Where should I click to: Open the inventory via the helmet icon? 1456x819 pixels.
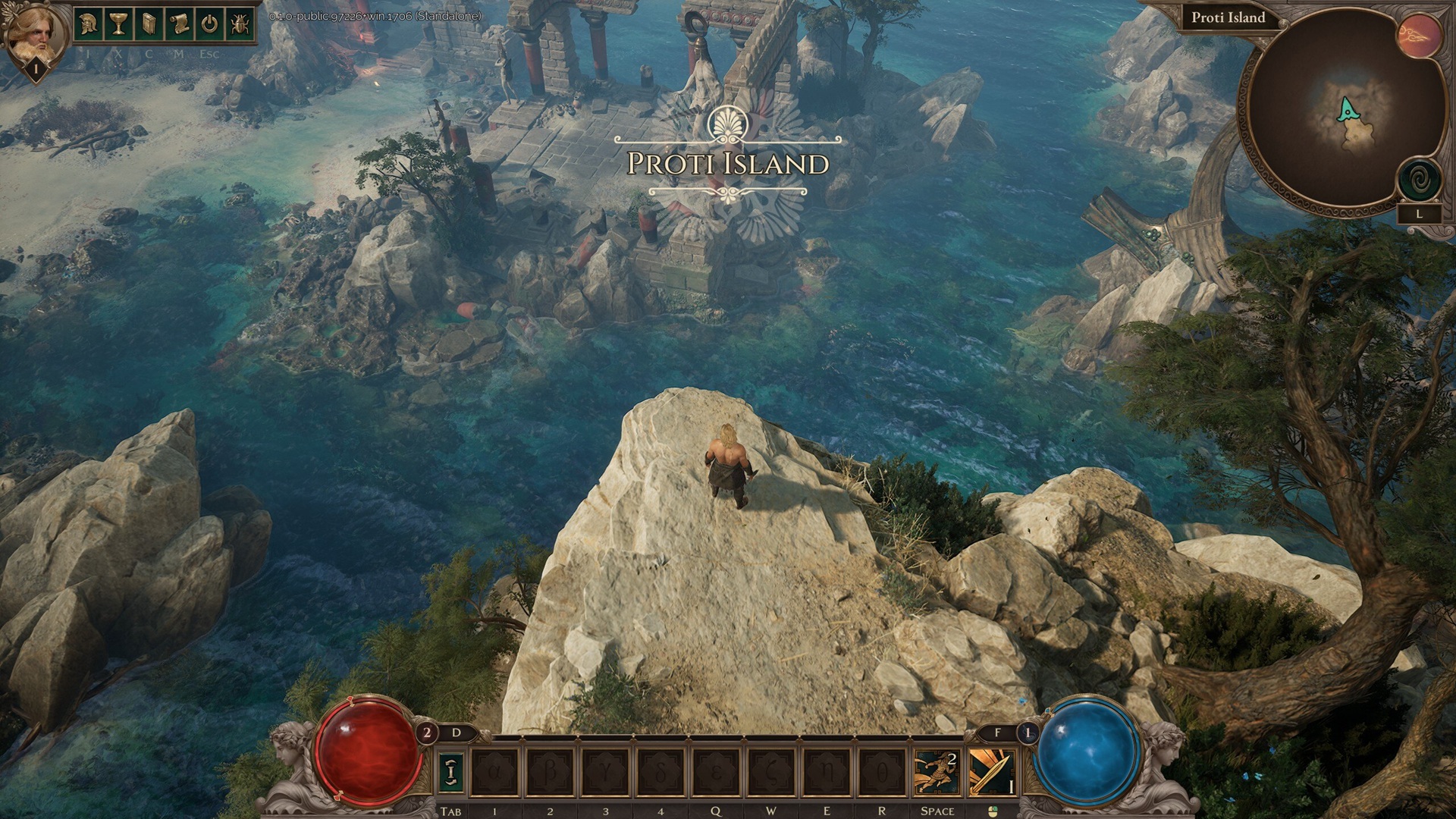88,24
